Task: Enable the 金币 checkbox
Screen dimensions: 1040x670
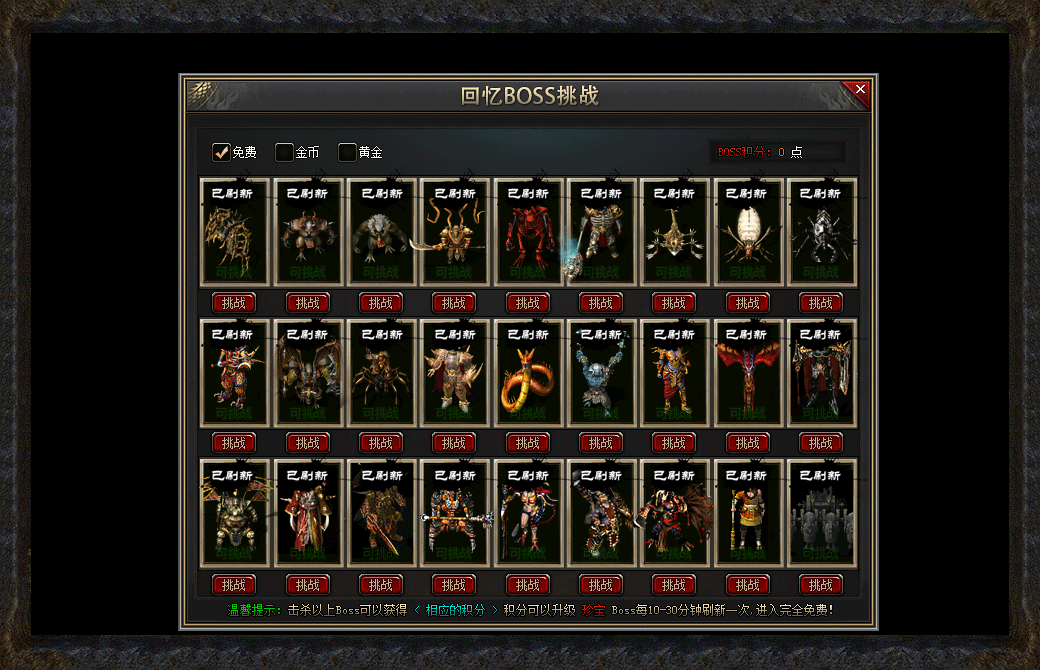Action: 285,152
